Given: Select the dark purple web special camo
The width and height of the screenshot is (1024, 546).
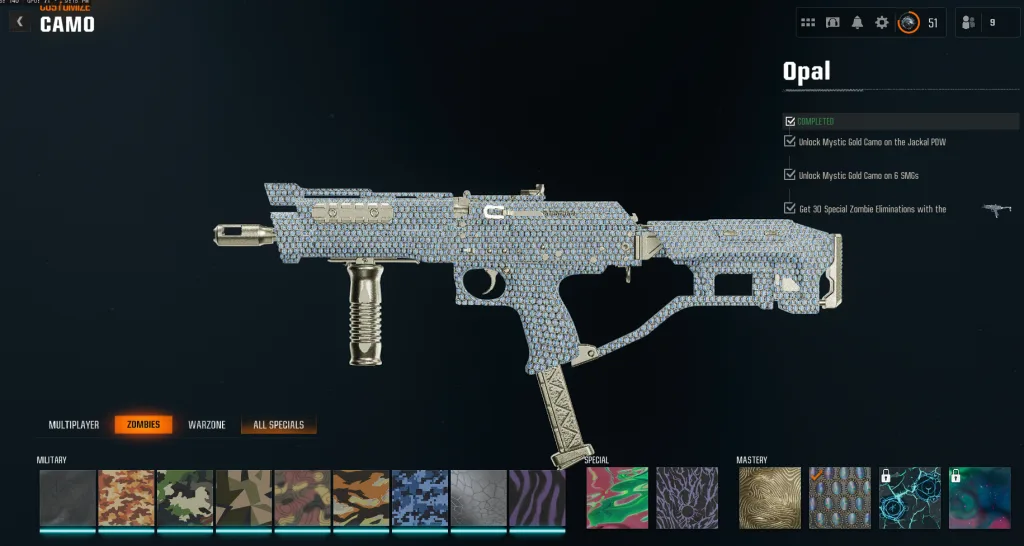Looking at the screenshot, I should pos(687,498).
